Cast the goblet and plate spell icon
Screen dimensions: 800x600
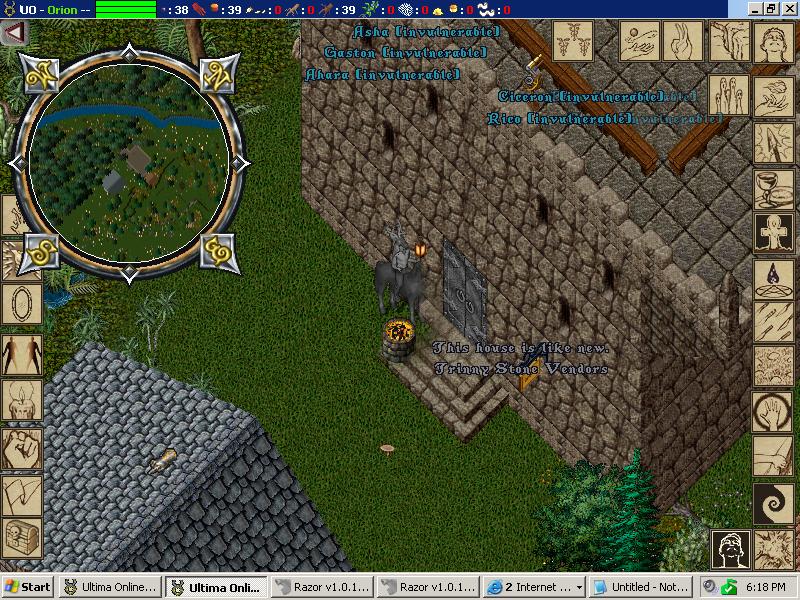click(x=769, y=188)
